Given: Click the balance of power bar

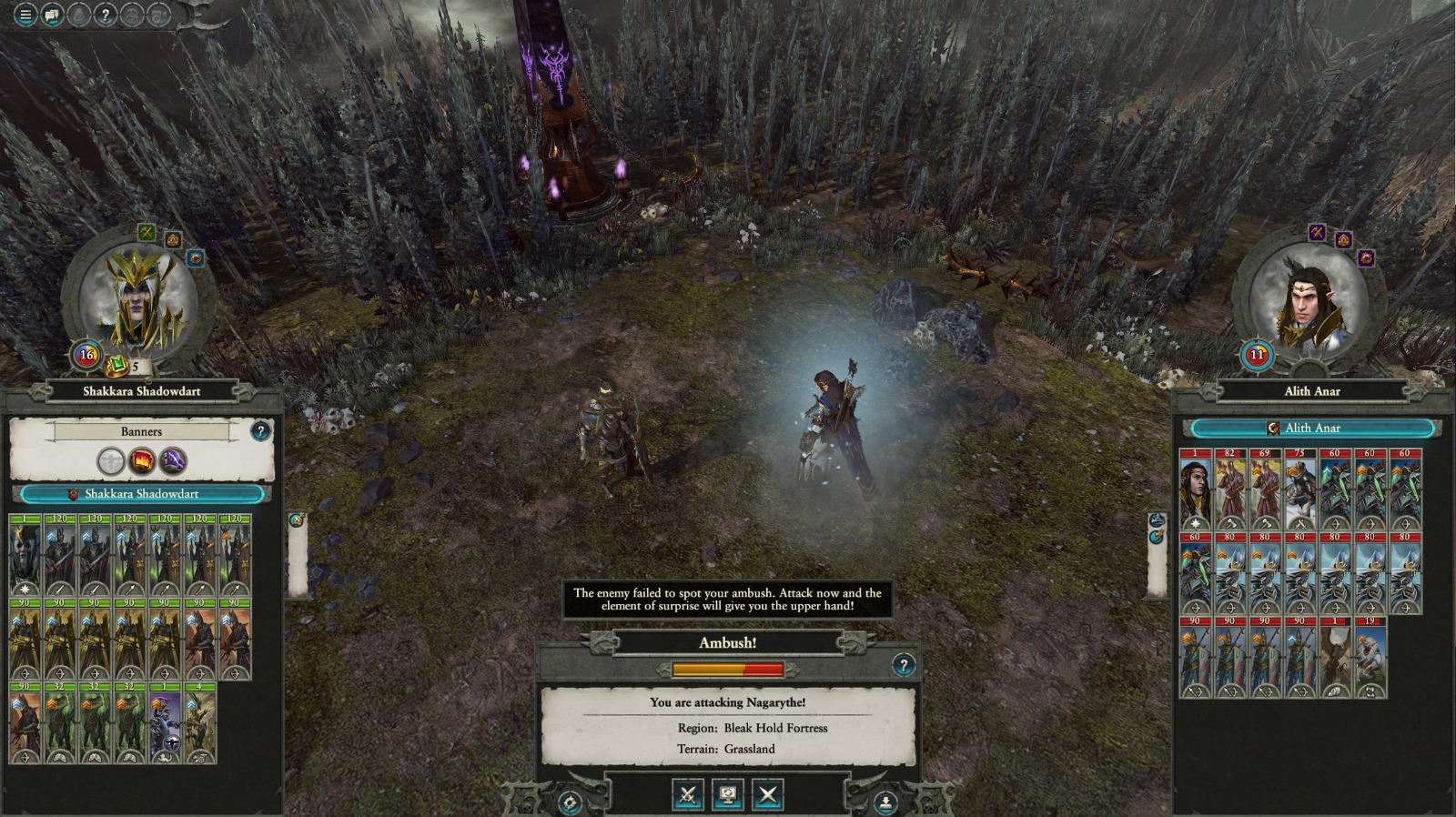Looking at the screenshot, I should click(726, 667).
